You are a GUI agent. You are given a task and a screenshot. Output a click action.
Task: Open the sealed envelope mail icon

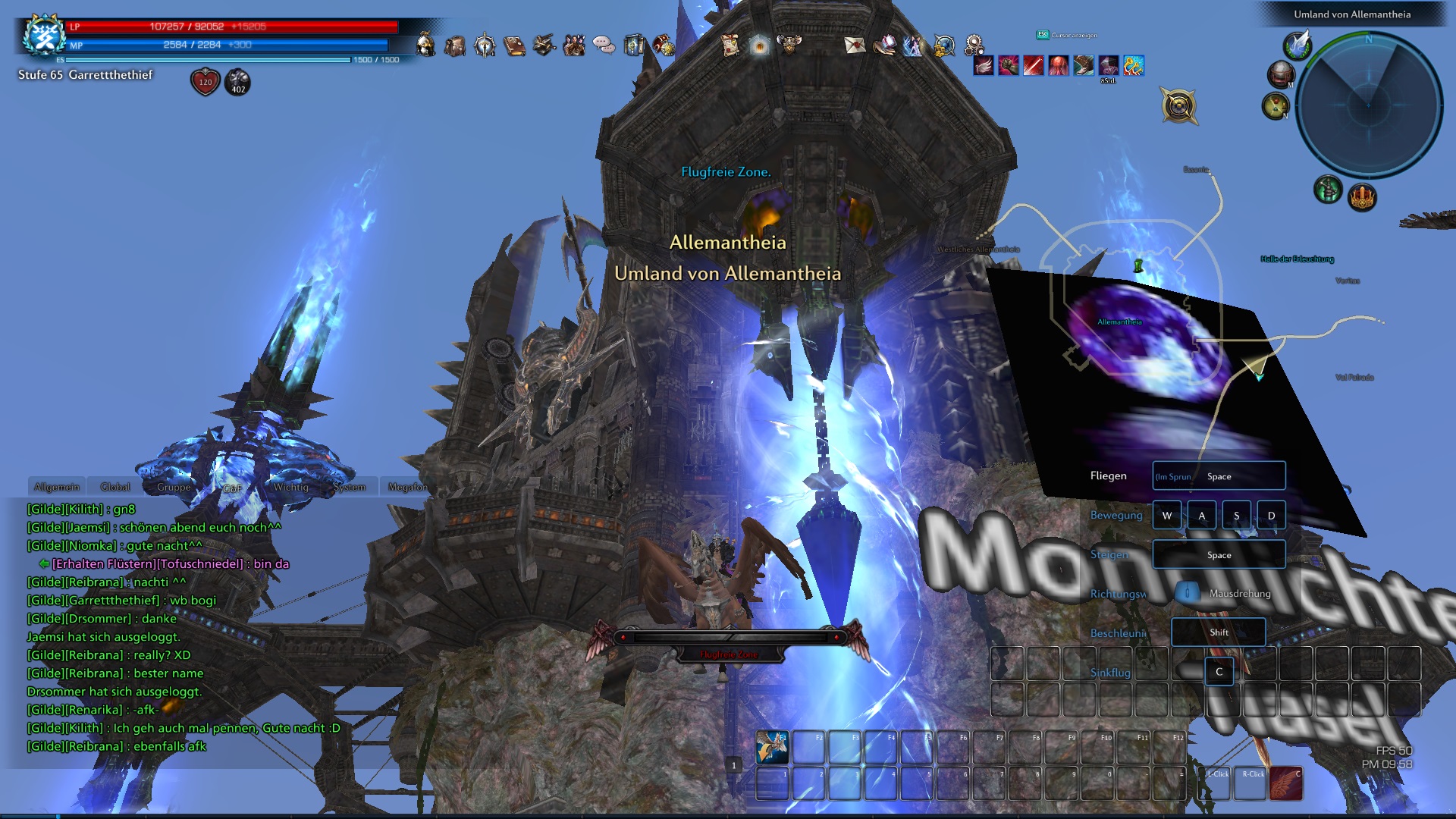pos(855,45)
